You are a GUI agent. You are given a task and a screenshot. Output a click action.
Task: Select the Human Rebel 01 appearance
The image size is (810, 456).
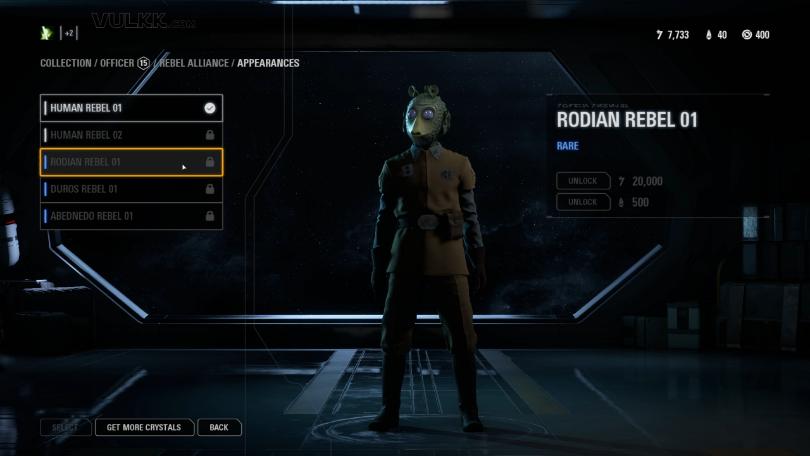tap(130, 108)
